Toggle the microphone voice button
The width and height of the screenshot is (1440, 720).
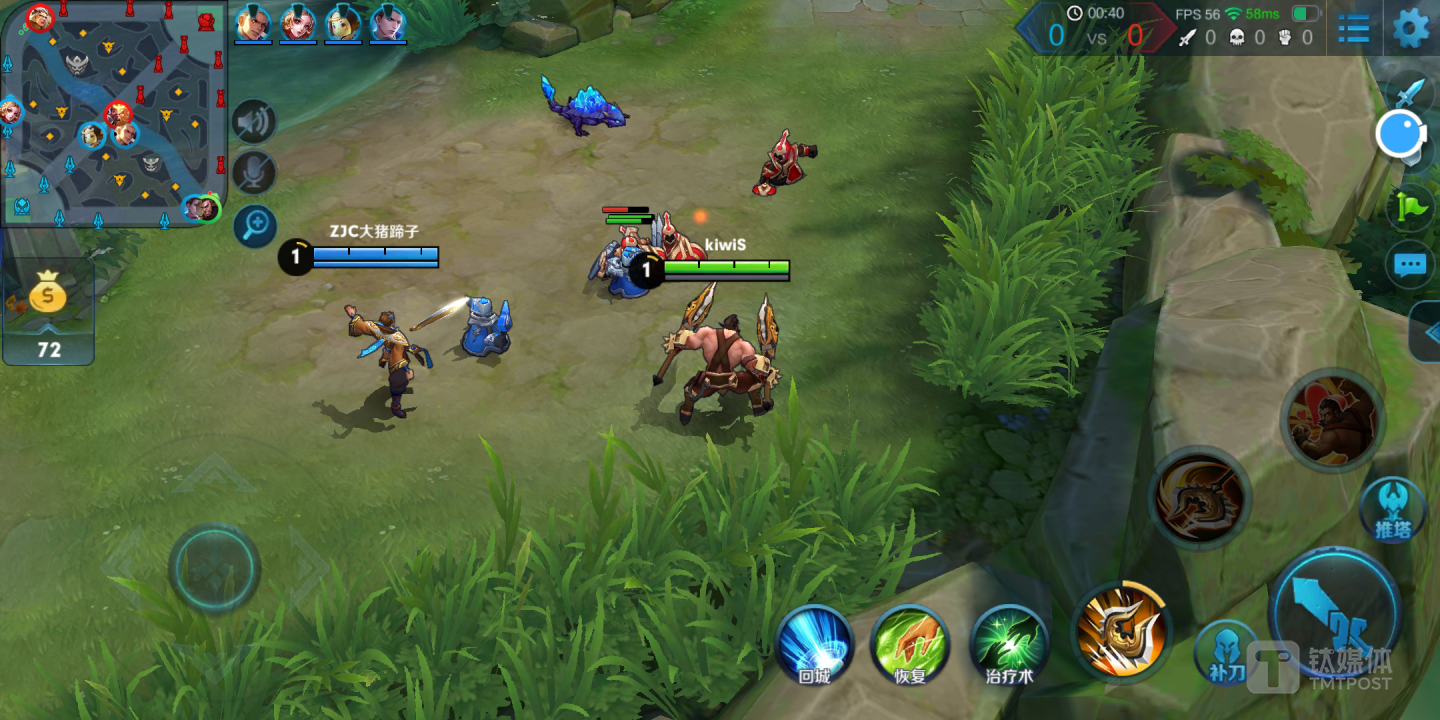point(254,173)
